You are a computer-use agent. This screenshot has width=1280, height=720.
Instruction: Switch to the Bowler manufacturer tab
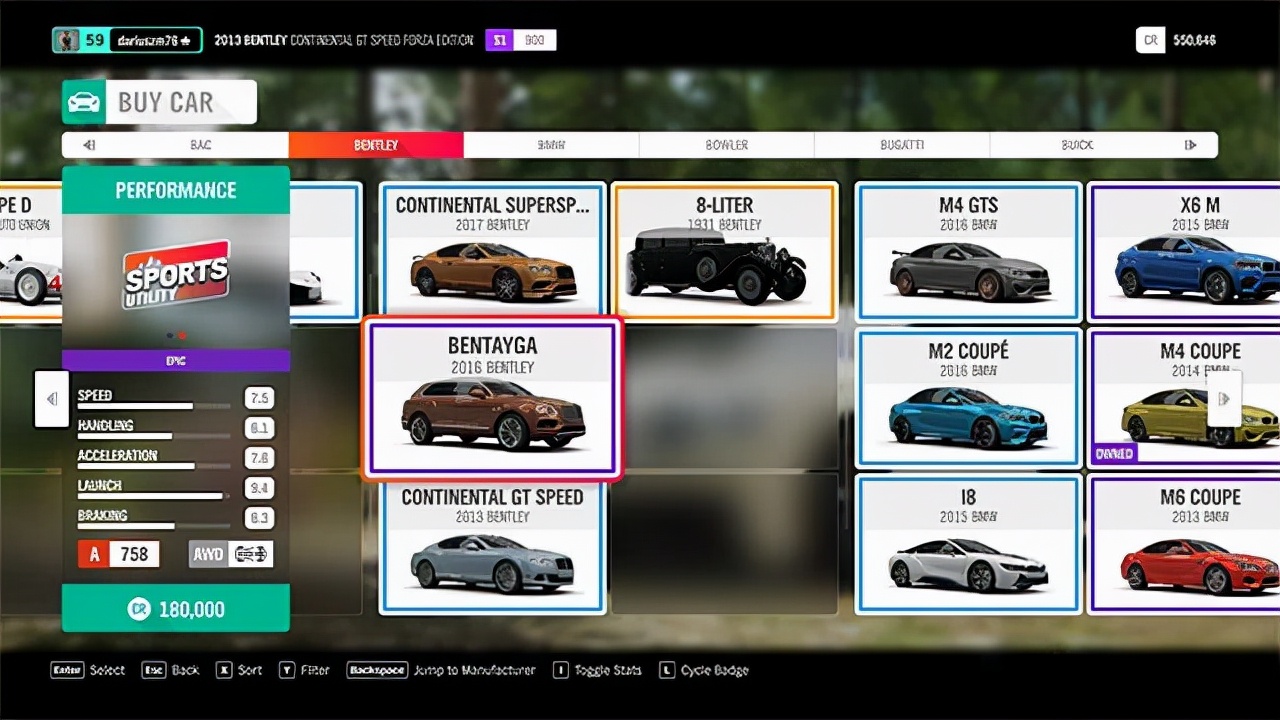point(726,145)
